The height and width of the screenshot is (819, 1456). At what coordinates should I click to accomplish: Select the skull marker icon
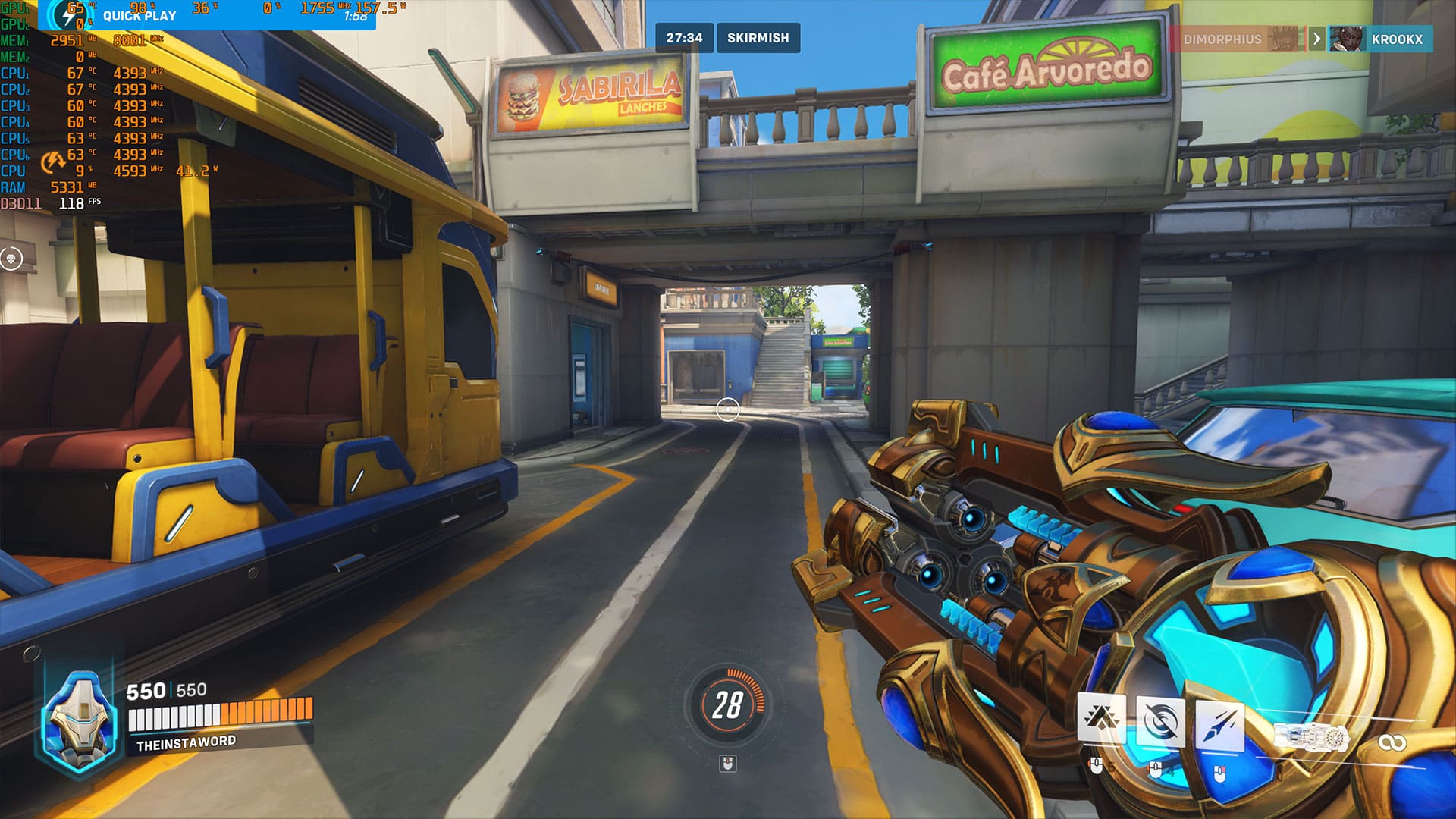point(11,259)
